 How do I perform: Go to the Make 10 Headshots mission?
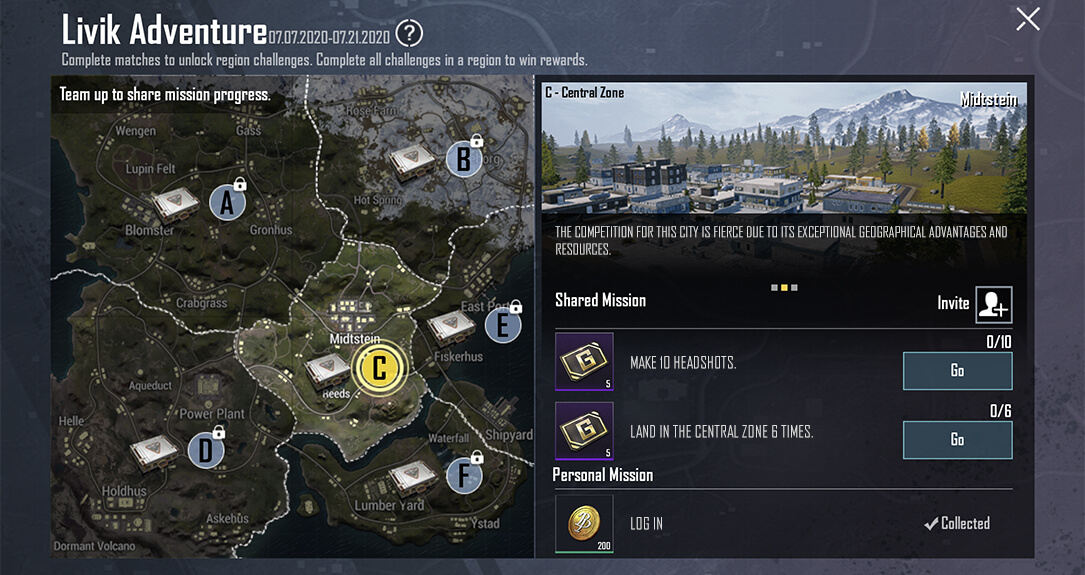[957, 371]
